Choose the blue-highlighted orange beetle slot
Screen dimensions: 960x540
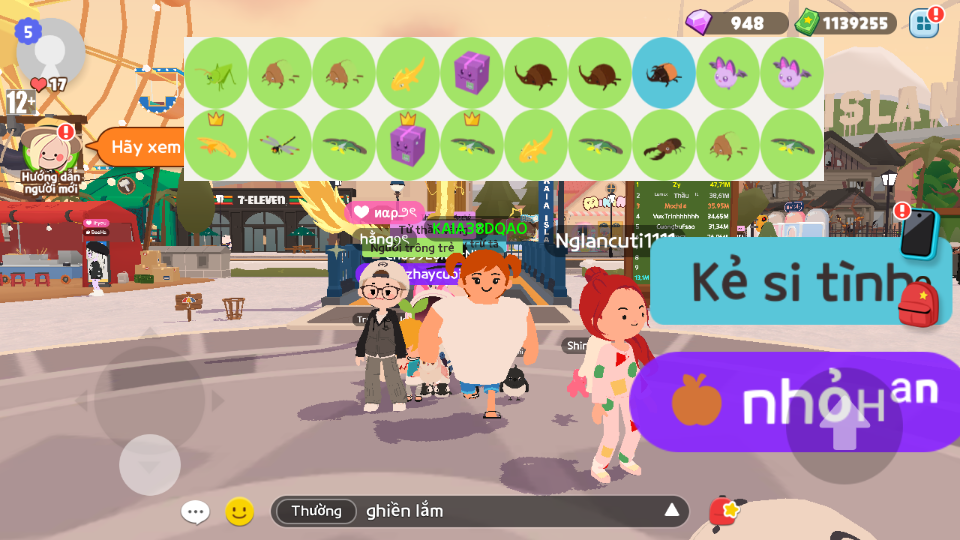click(664, 73)
